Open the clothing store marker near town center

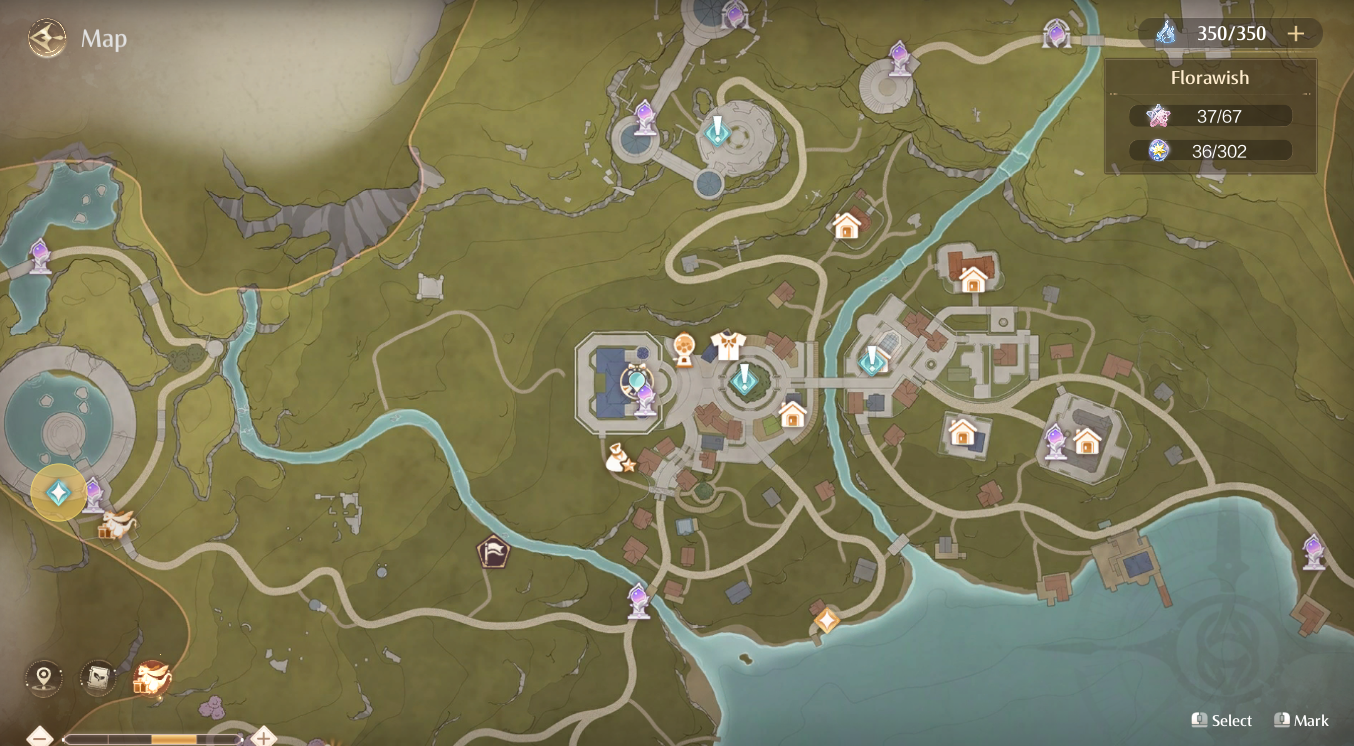[729, 346]
